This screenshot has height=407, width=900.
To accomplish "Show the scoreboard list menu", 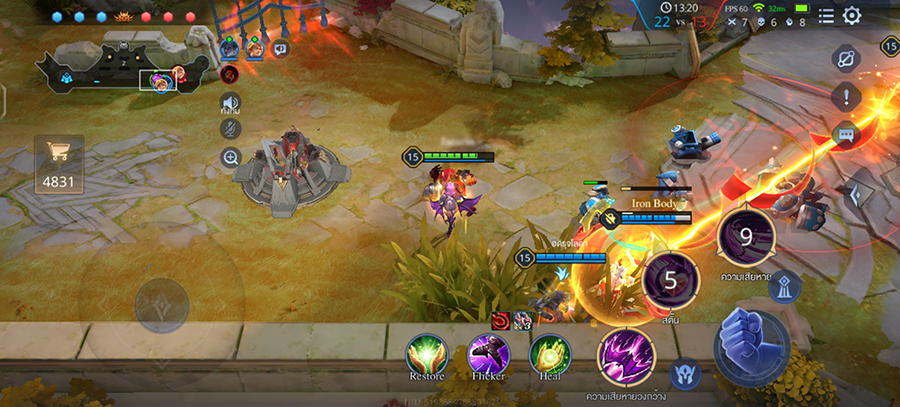I will (x=826, y=15).
